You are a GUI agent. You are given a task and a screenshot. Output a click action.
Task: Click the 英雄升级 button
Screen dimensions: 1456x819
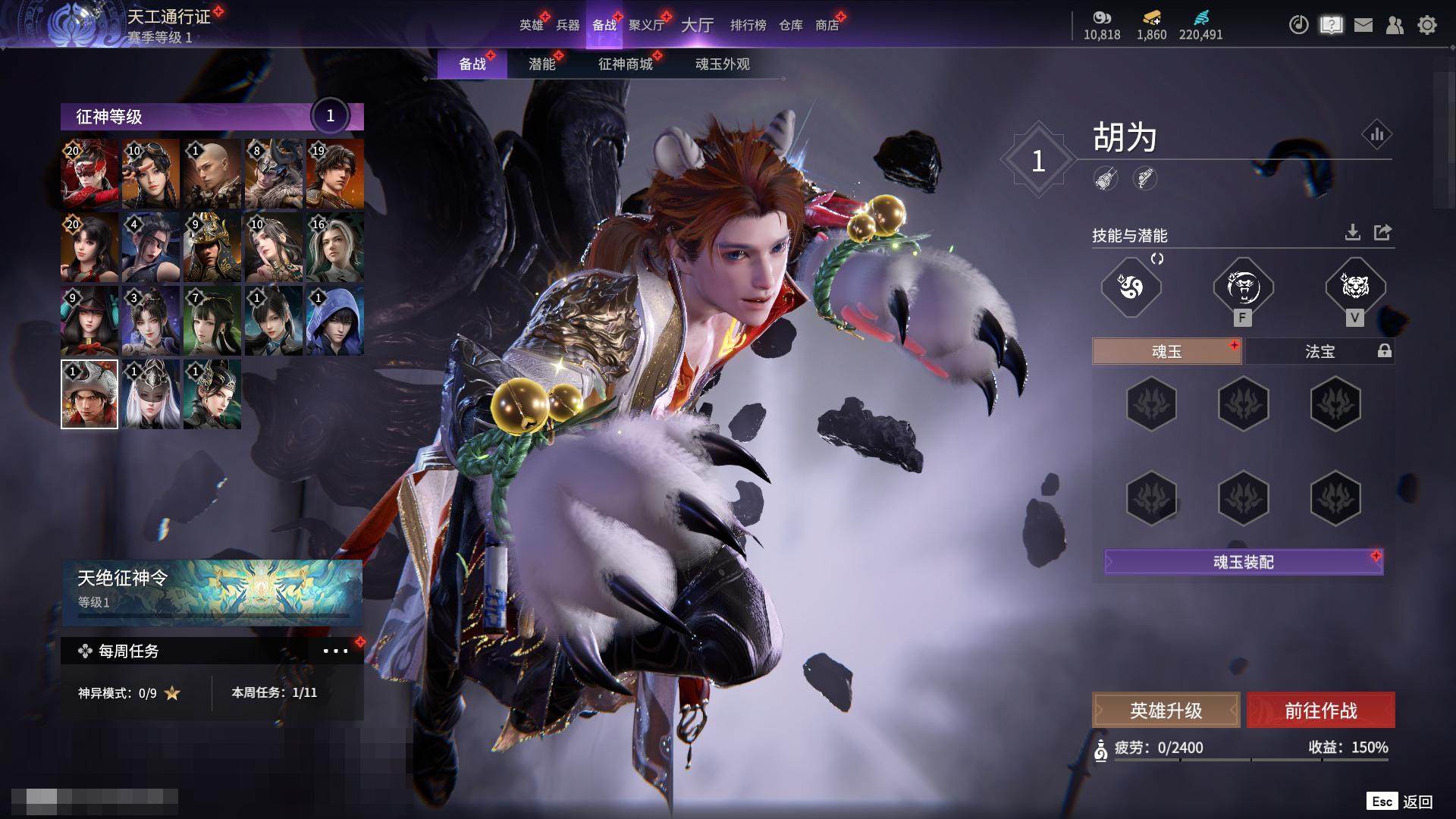1166,711
